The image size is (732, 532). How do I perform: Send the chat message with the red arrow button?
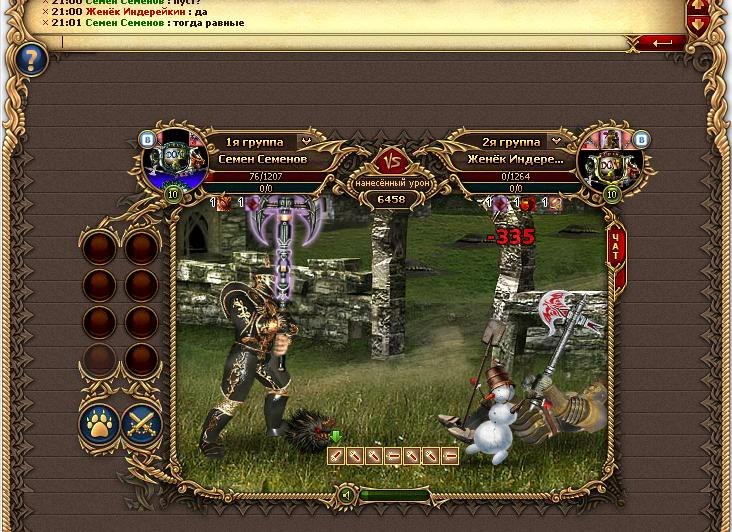[x=662, y=43]
